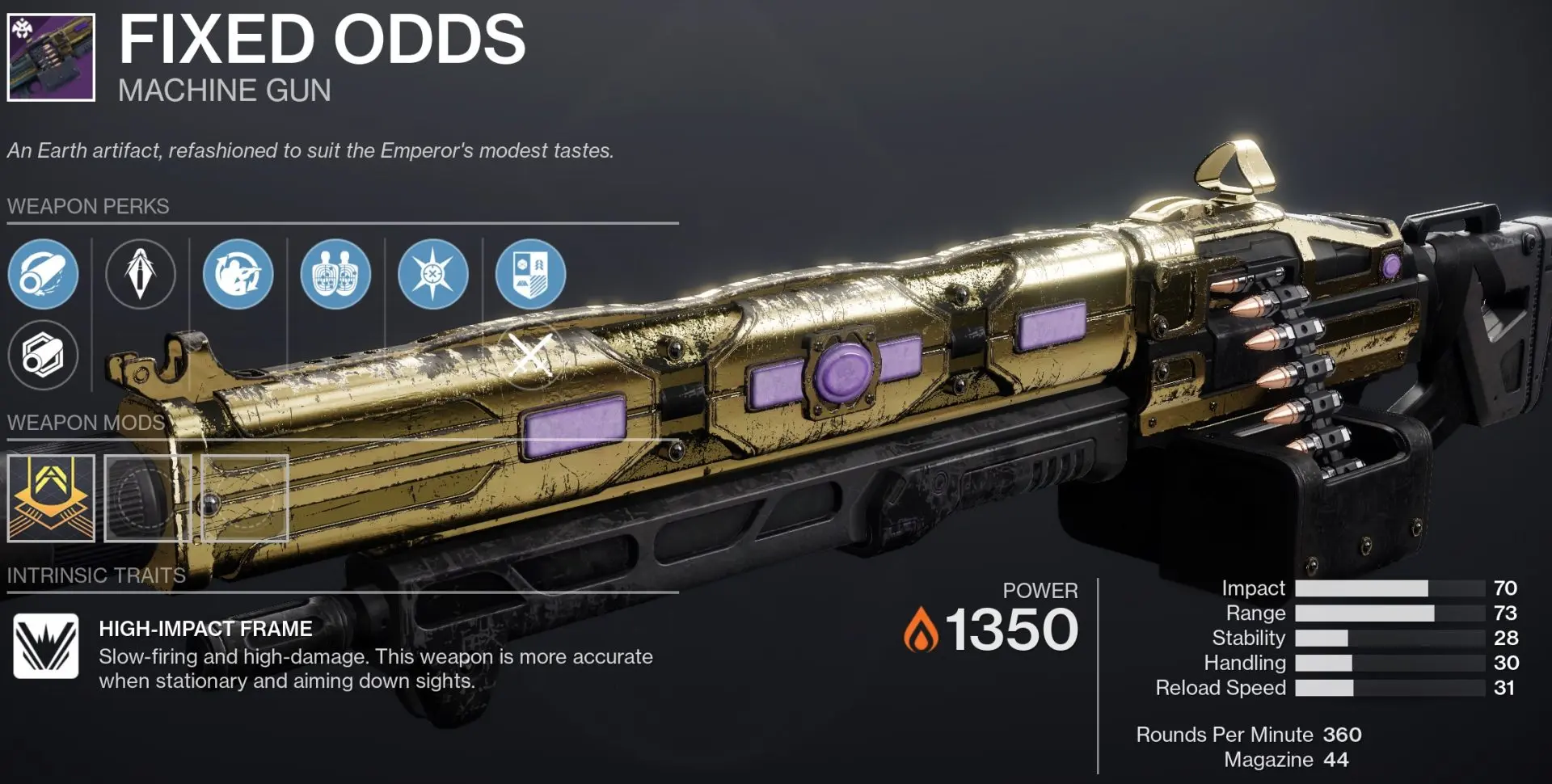The height and width of the screenshot is (784, 1552).
Task: Select the INTRINSIC TRAITS section header
Action: pos(95,575)
